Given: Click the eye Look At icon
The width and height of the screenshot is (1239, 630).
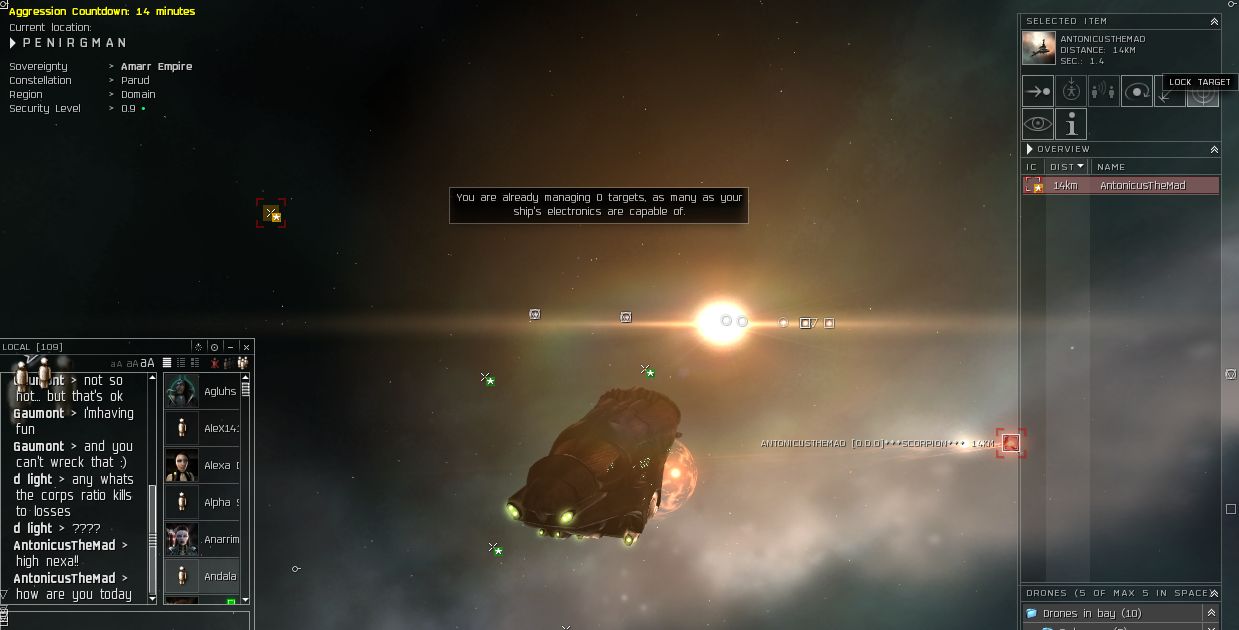Looking at the screenshot, I should [1037, 124].
